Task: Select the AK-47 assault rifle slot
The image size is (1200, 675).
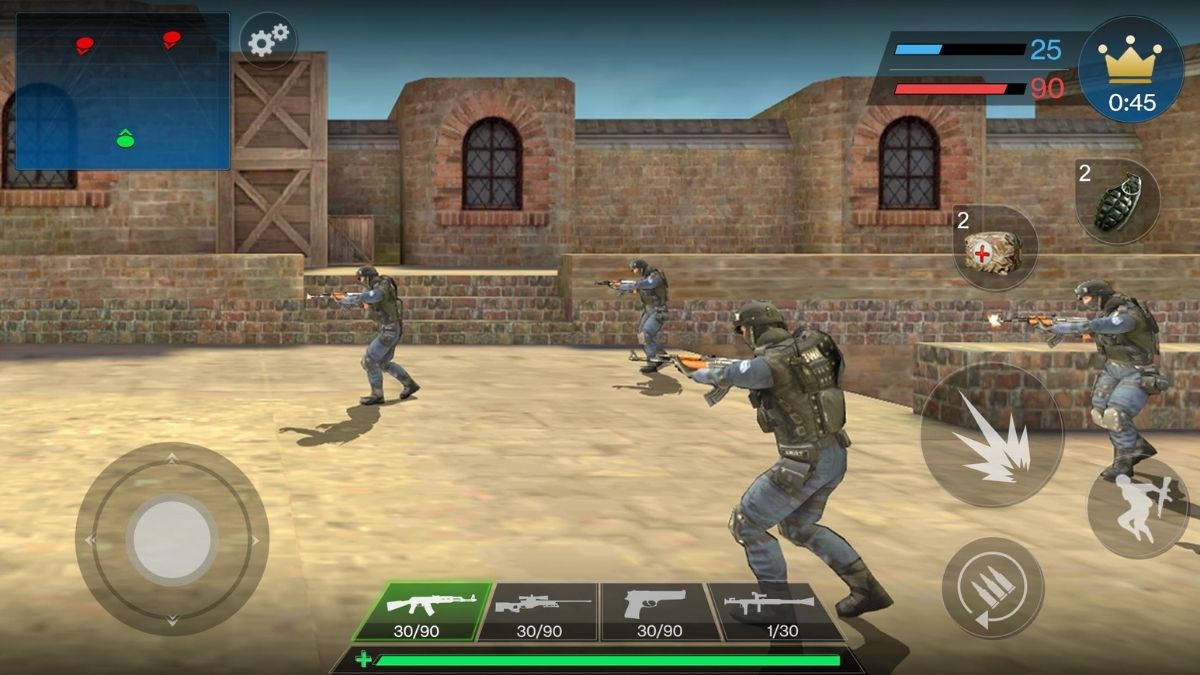Action: [x=423, y=611]
